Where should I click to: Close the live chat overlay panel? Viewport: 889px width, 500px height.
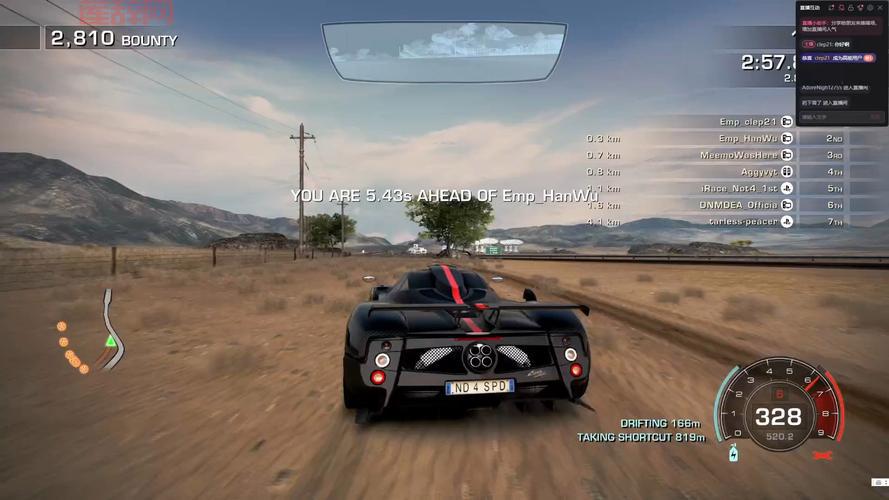coord(880,7)
